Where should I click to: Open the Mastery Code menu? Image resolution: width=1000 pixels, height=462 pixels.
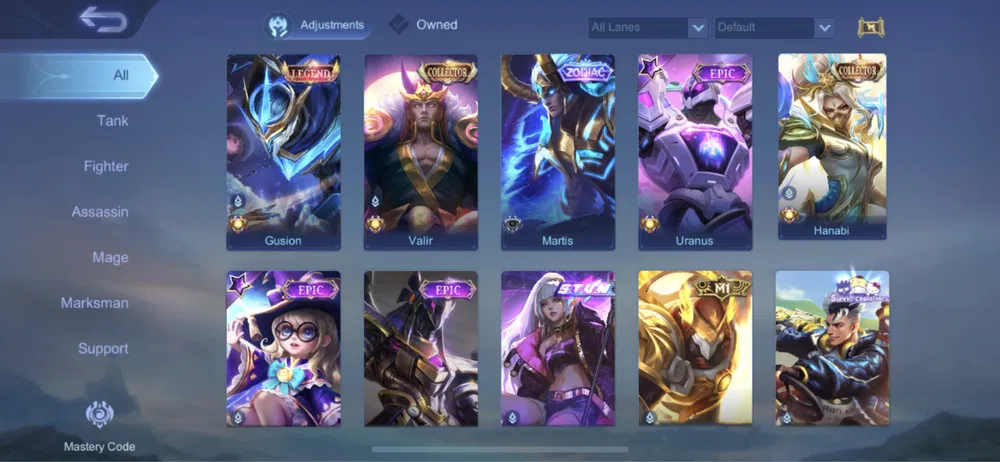click(99, 425)
